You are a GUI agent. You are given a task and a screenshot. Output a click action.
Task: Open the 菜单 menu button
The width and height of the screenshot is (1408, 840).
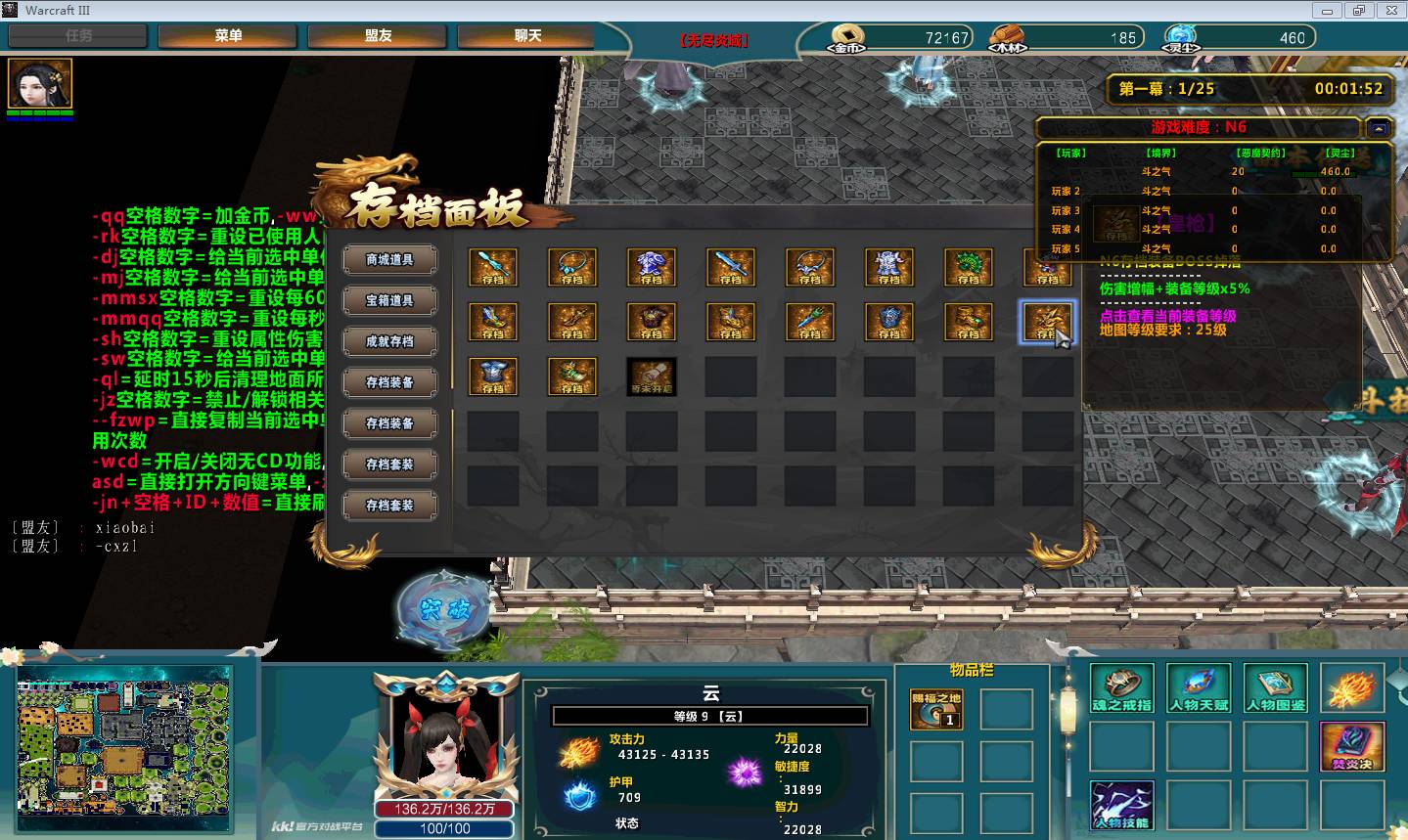228,36
